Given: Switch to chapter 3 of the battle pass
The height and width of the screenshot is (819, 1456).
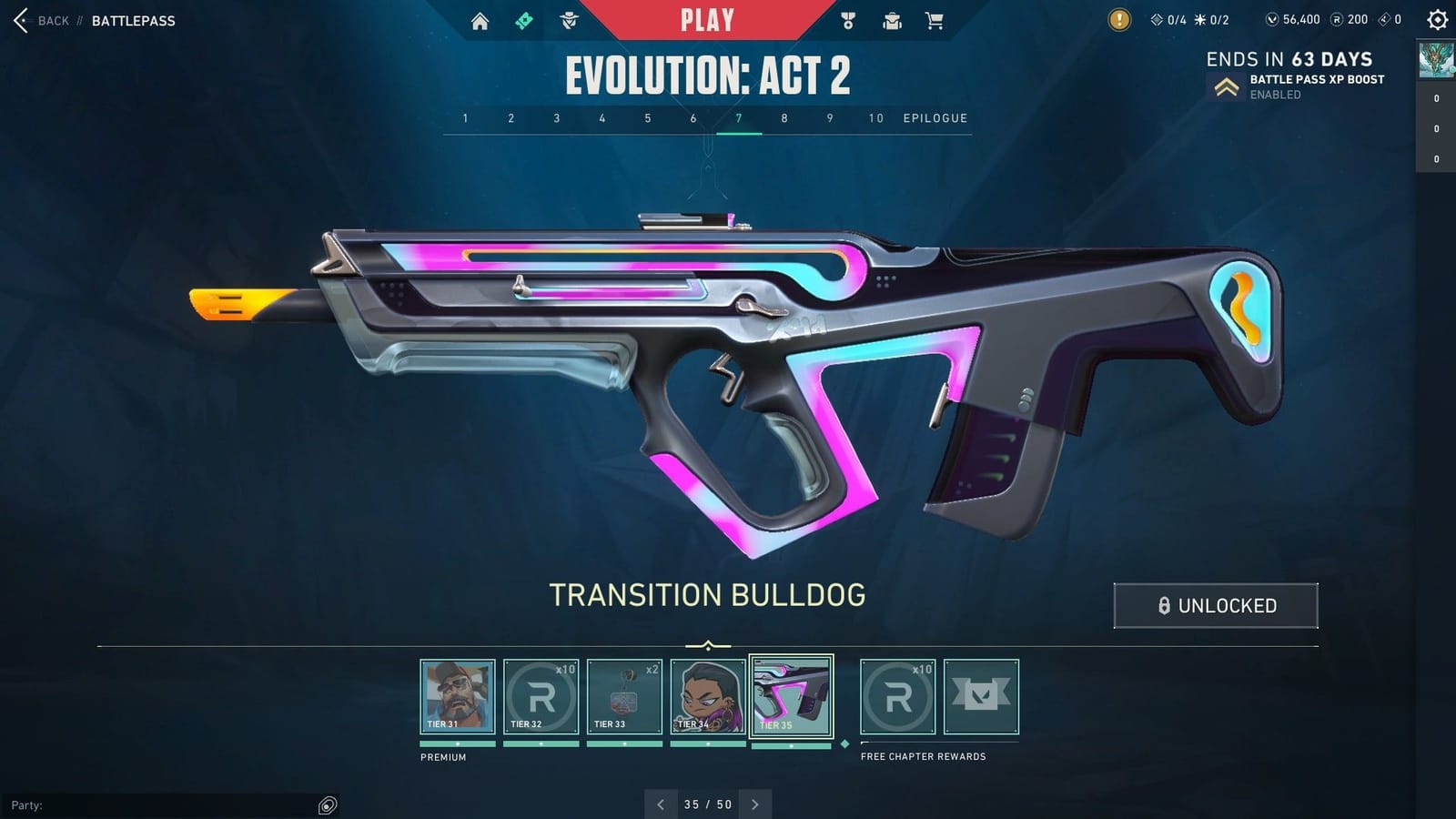Looking at the screenshot, I should [556, 118].
